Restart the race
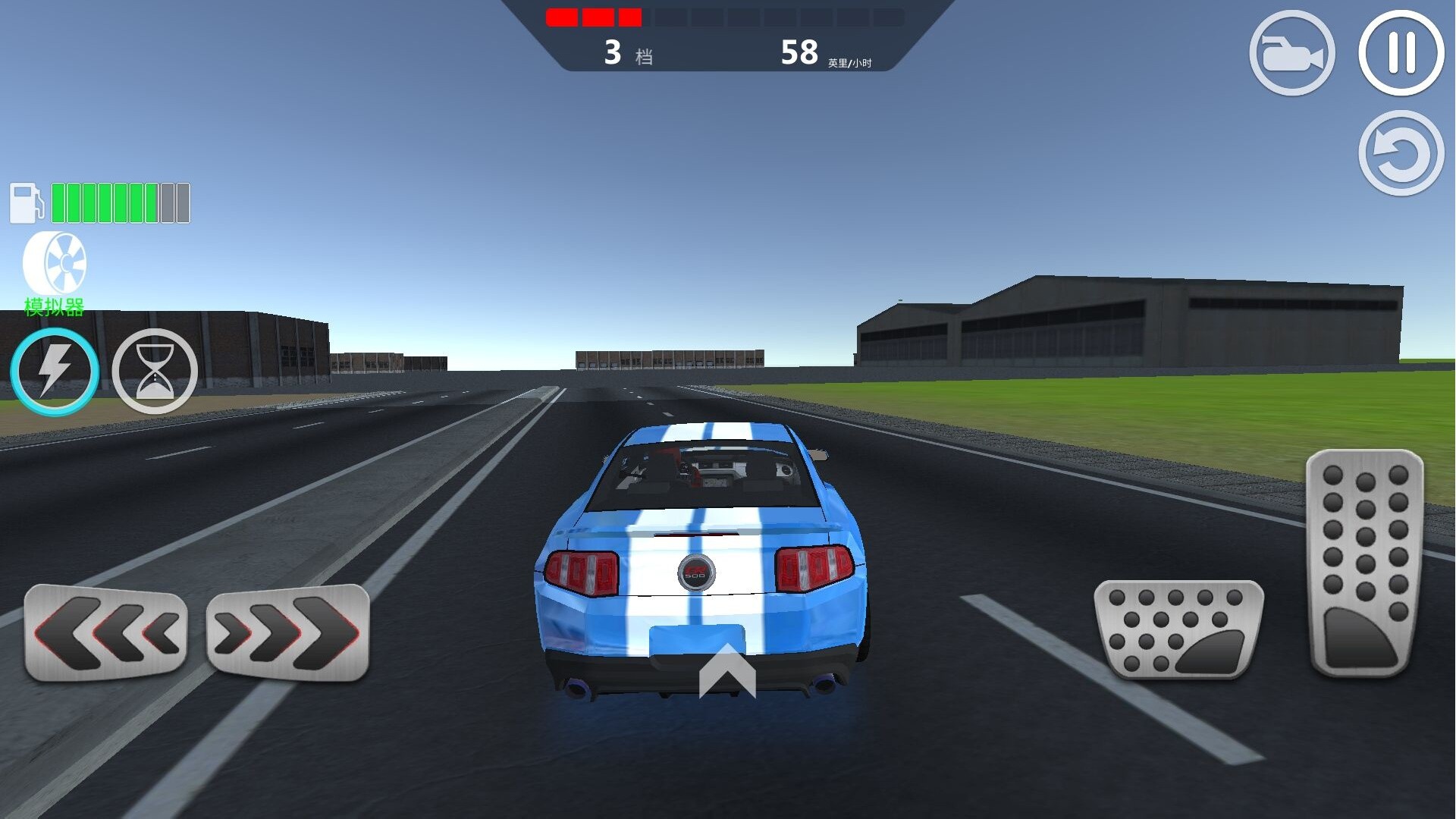Screen dimensions: 1456x819 [1399, 152]
